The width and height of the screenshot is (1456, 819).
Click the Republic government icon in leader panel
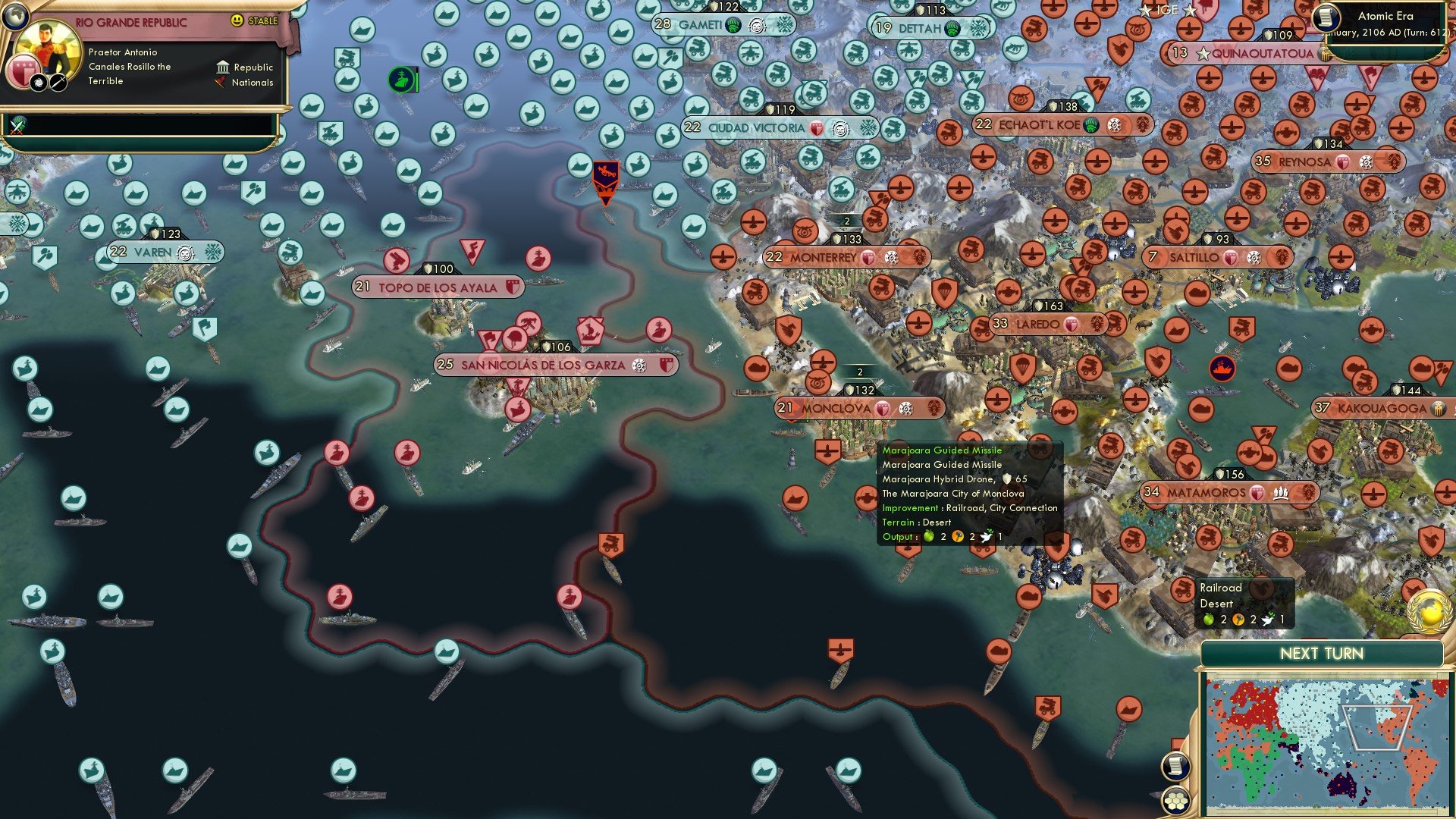224,68
